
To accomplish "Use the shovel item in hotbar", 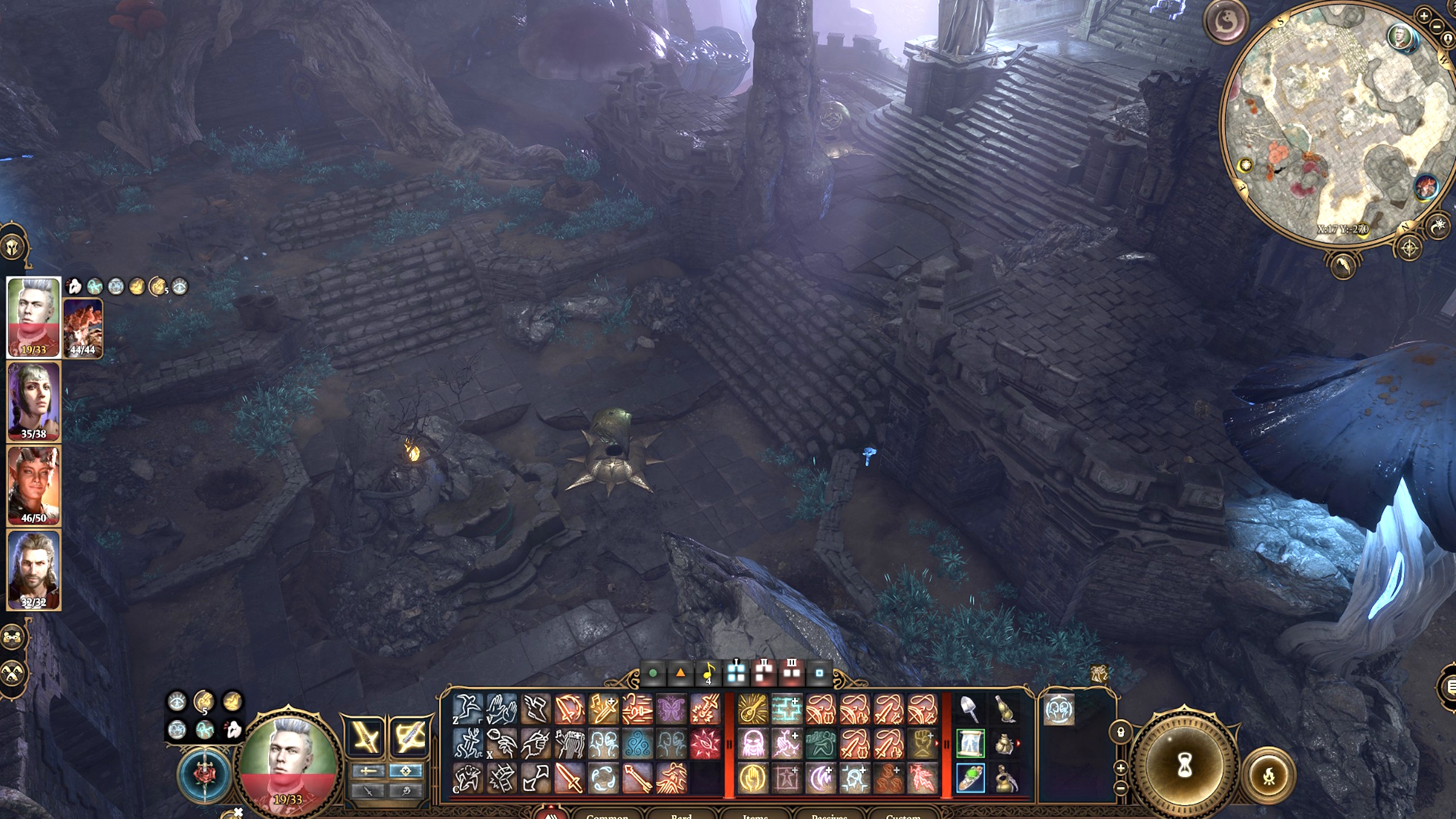I will coord(970,709).
